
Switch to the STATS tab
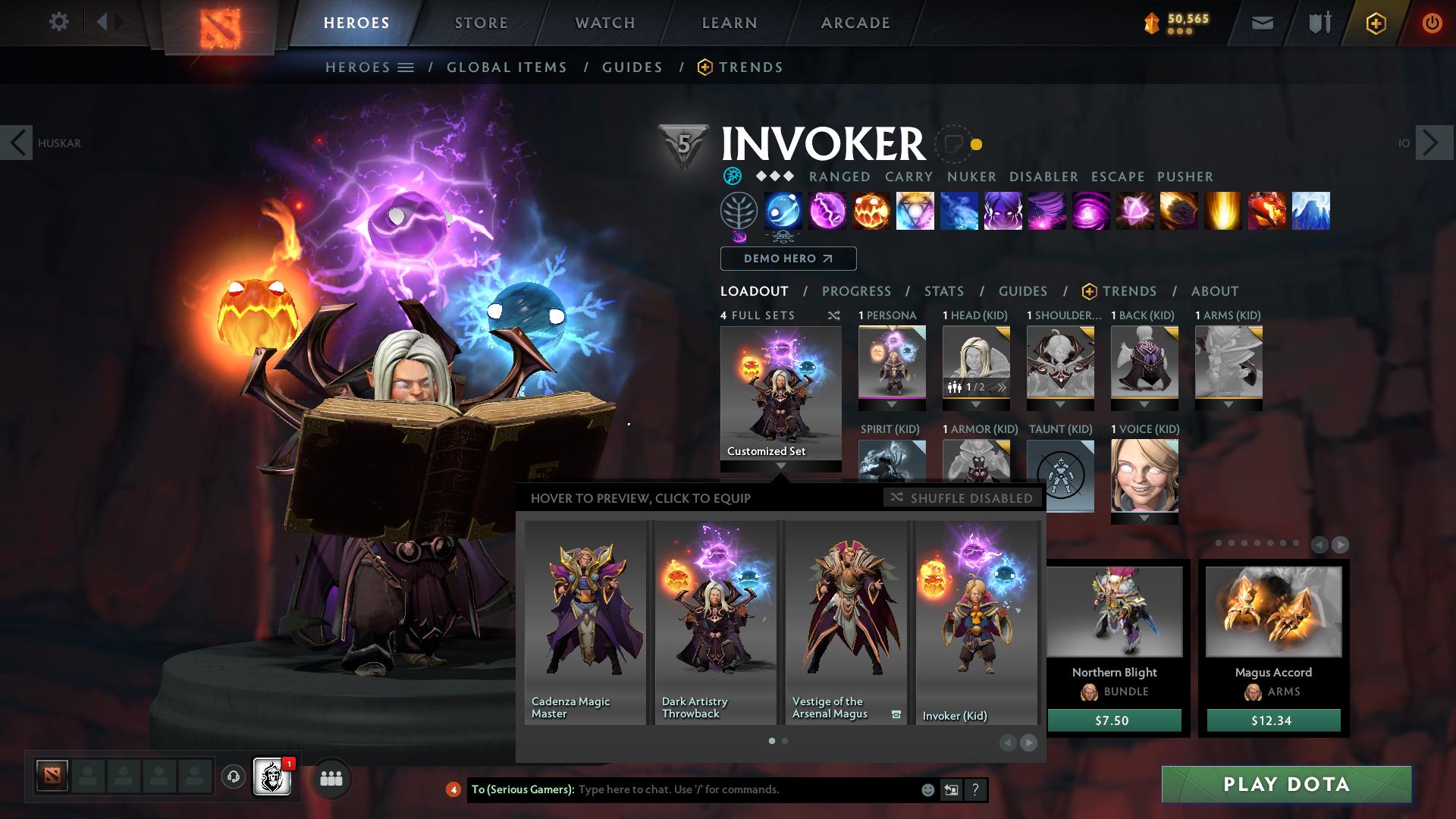943,291
